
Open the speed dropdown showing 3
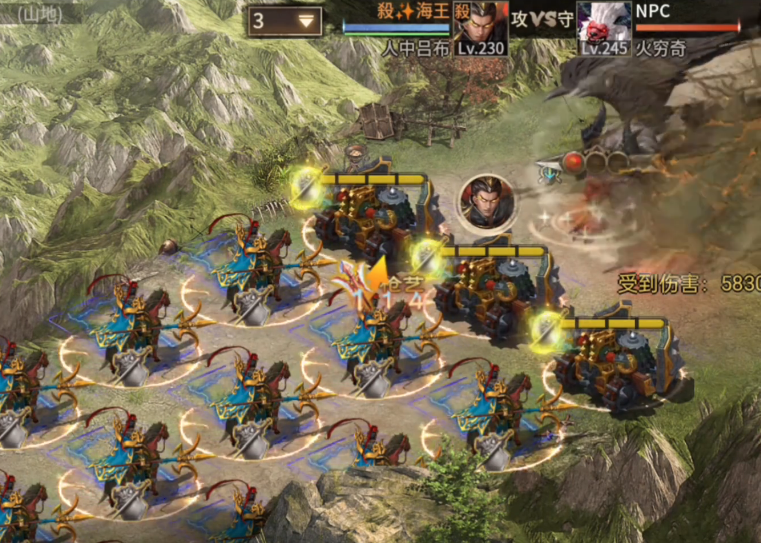pyautogui.click(x=285, y=20)
